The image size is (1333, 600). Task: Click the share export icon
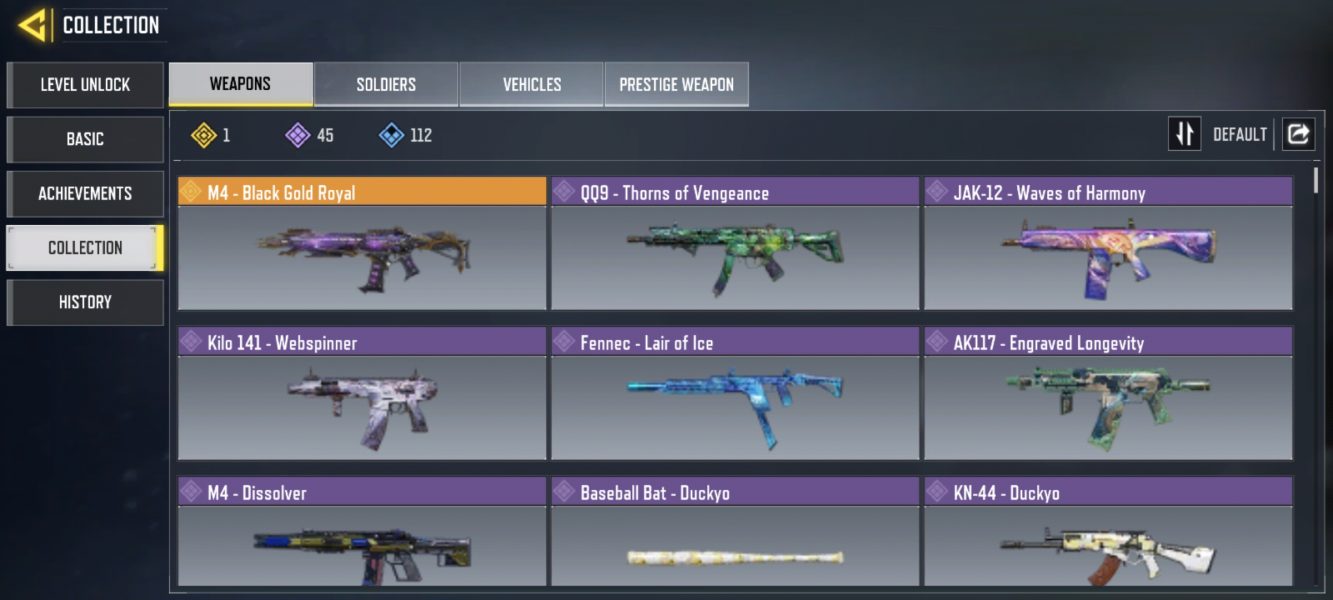pyautogui.click(x=1298, y=134)
